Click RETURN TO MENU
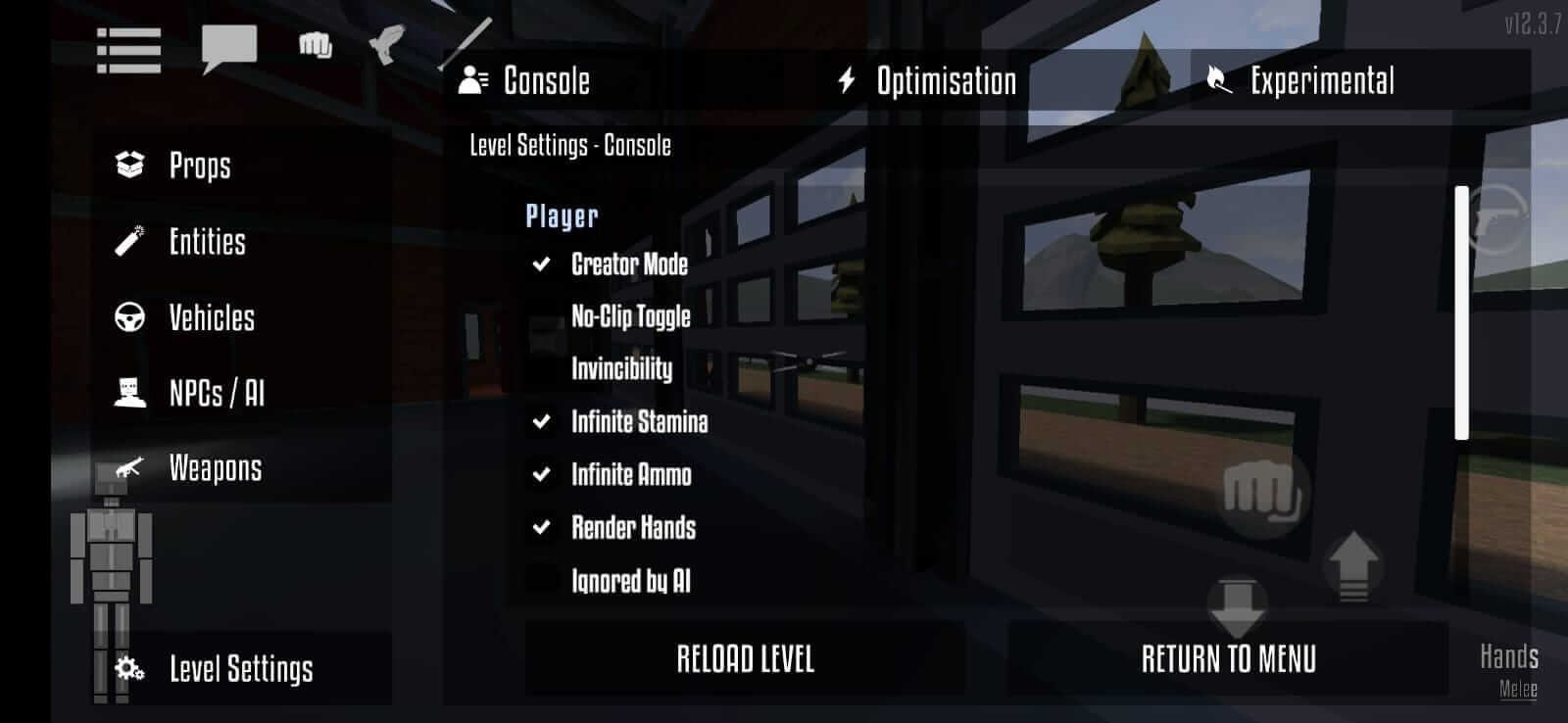 coord(1230,659)
